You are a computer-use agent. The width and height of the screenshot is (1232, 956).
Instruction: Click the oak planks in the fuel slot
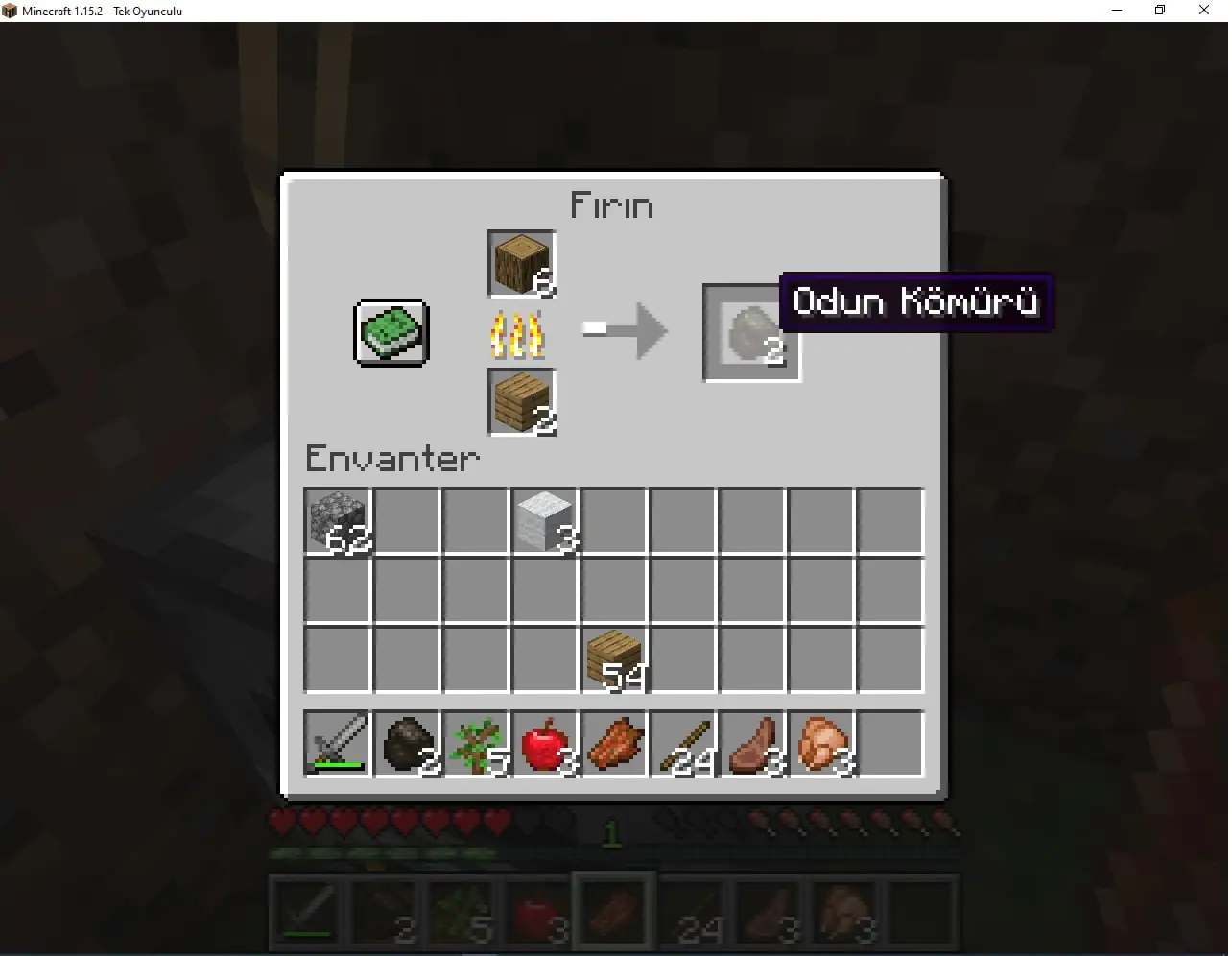pos(520,402)
